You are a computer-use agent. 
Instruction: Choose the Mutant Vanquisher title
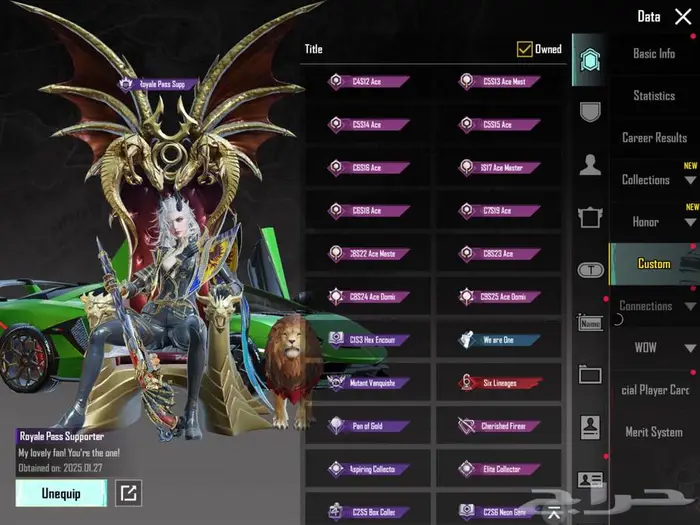pyautogui.click(x=368, y=383)
